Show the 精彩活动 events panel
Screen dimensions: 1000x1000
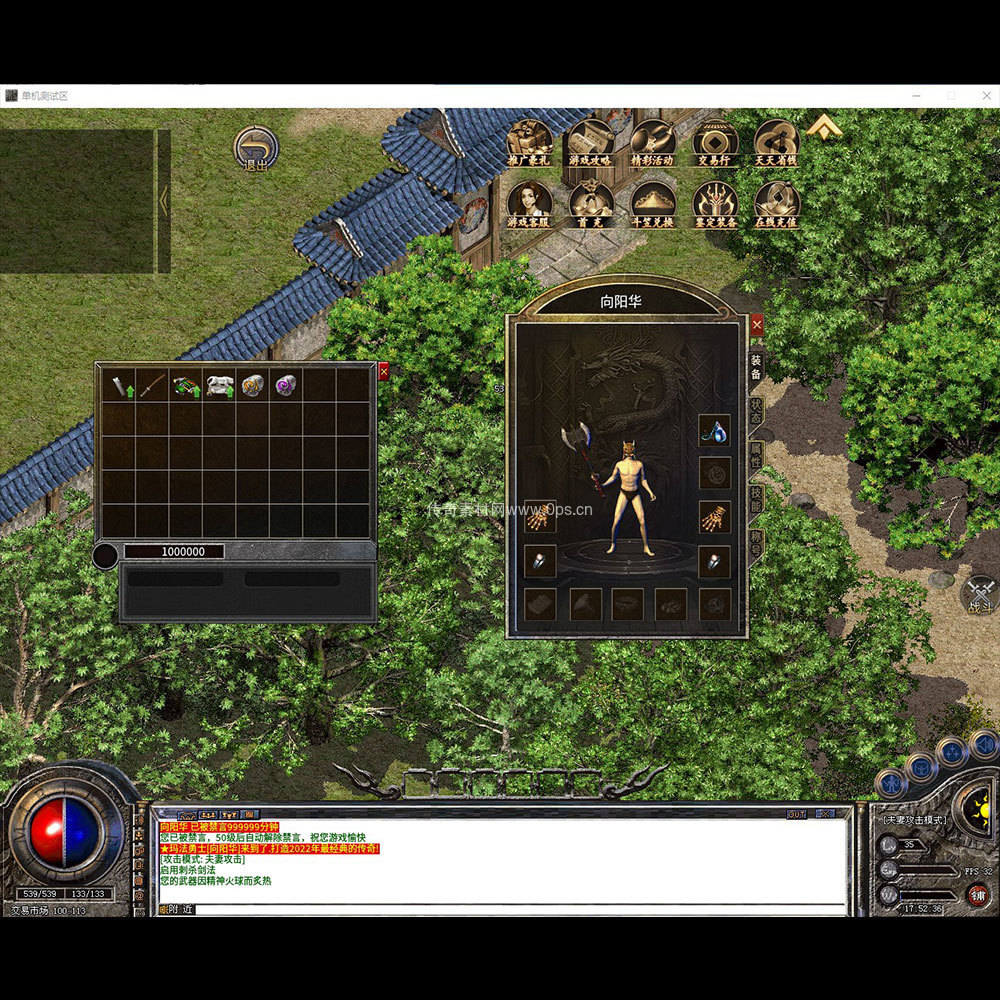653,142
